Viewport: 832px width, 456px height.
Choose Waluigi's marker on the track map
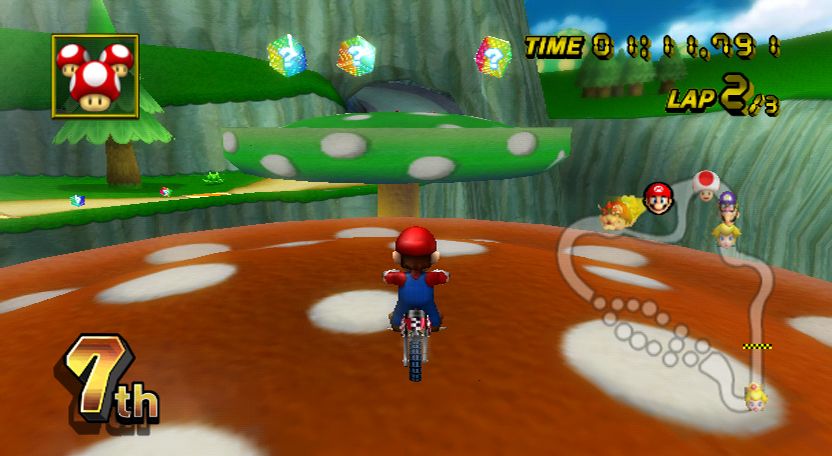click(x=727, y=205)
